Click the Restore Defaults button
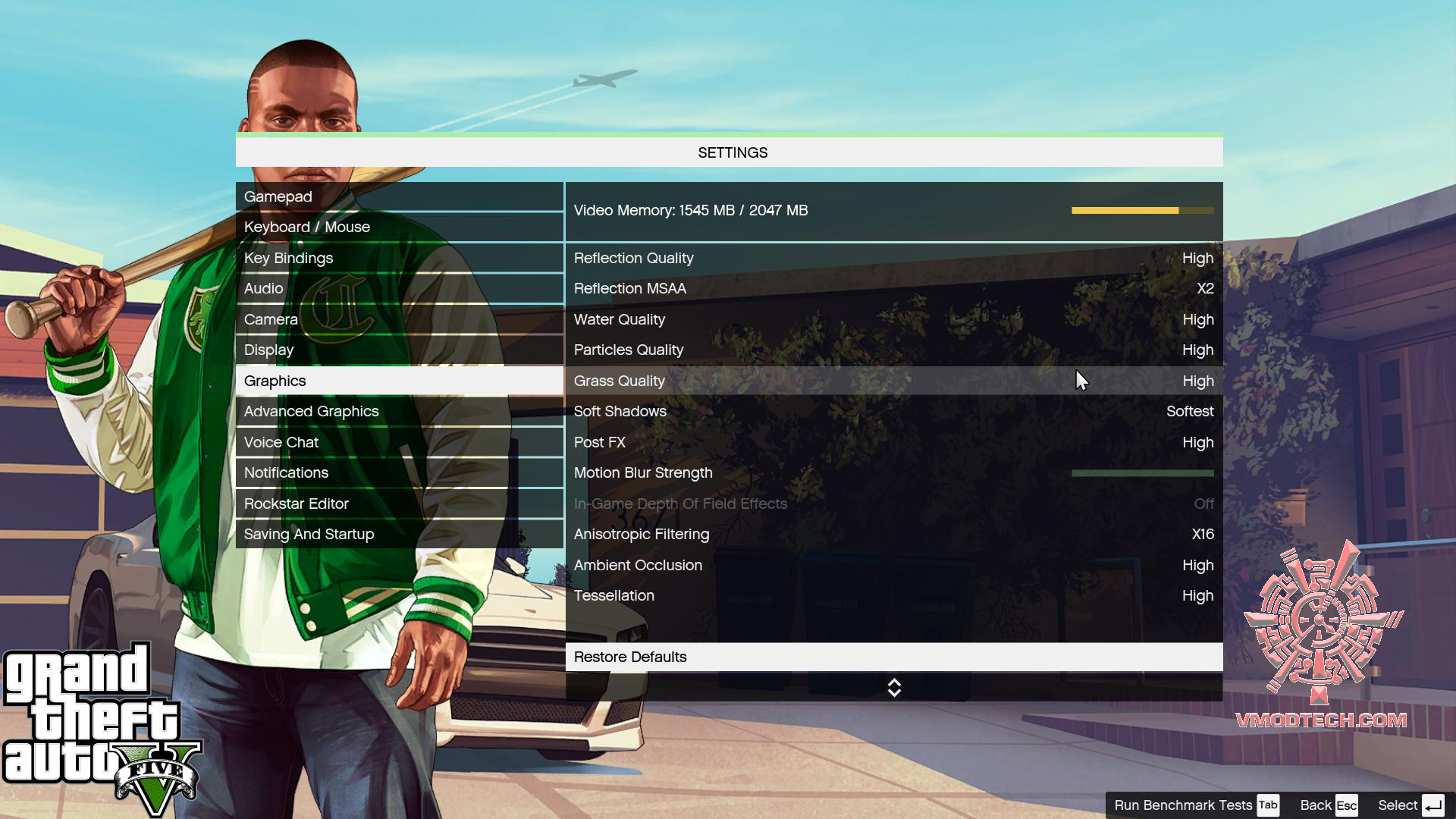This screenshot has height=819, width=1456. click(x=895, y=657)
